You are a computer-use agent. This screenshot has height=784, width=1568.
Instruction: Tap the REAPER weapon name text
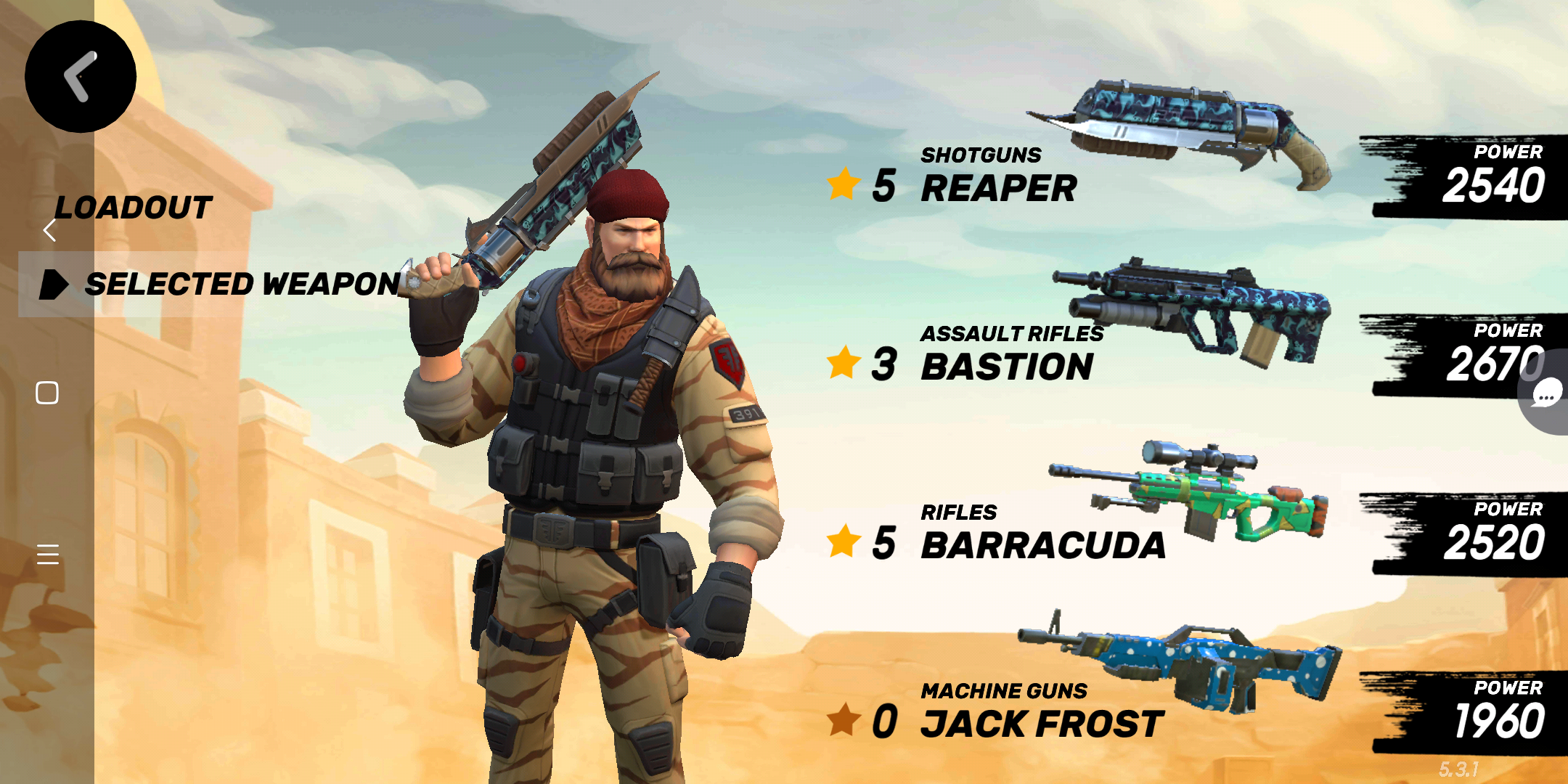pos(998,187)
